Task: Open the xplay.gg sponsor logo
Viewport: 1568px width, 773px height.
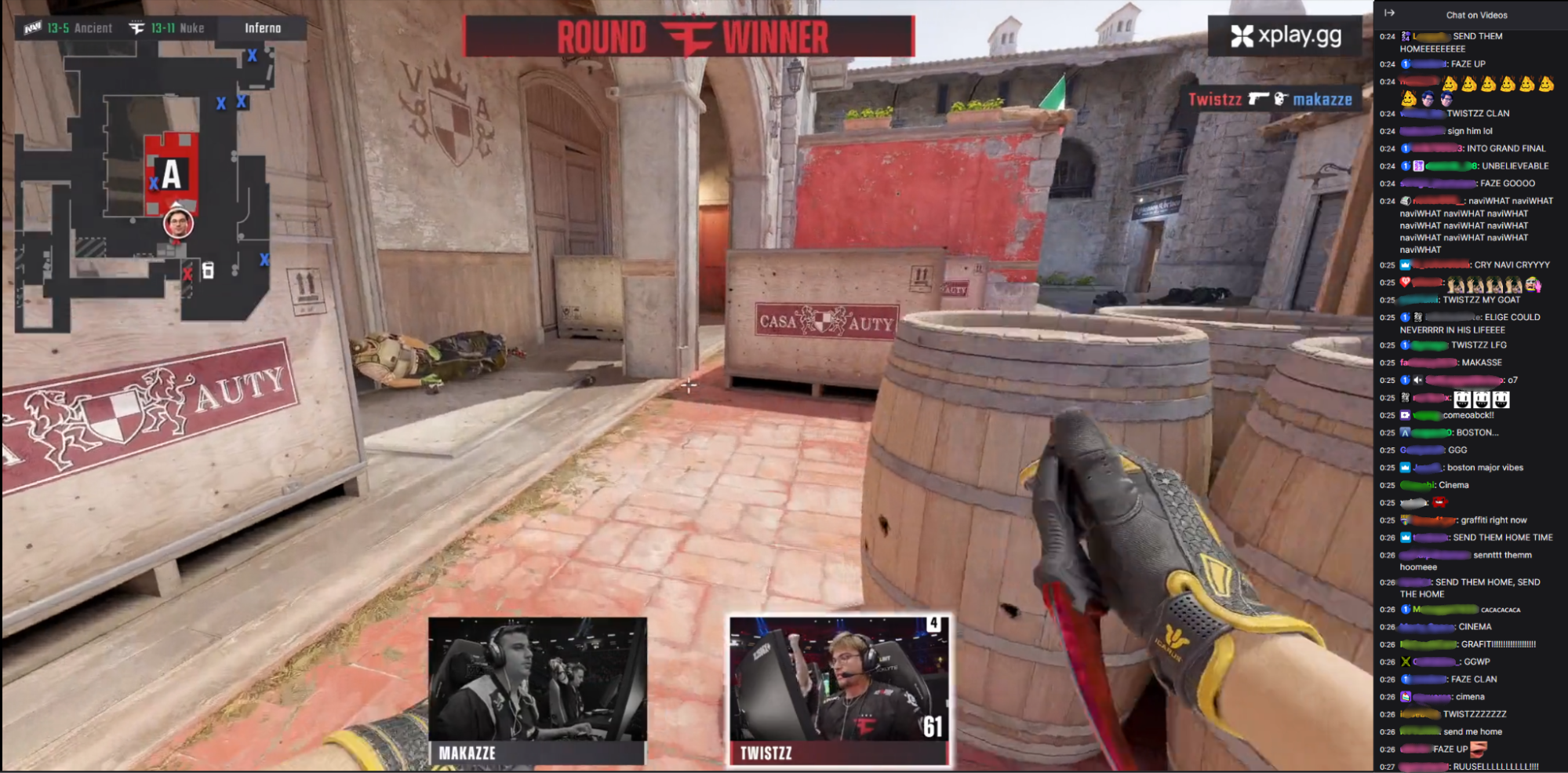Action: click(x=1286, y=35)
